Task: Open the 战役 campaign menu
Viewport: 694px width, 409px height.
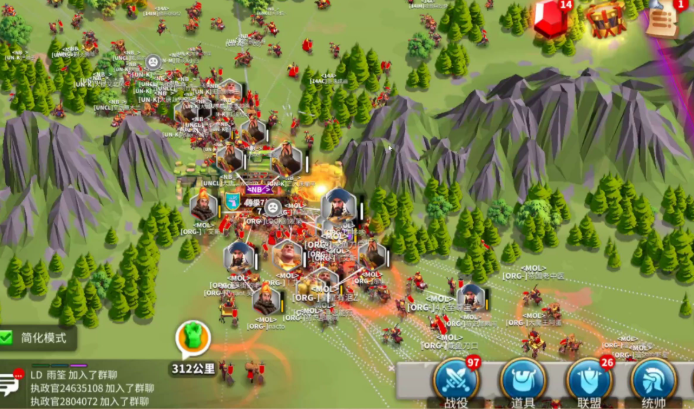Action: coord(456,380)
